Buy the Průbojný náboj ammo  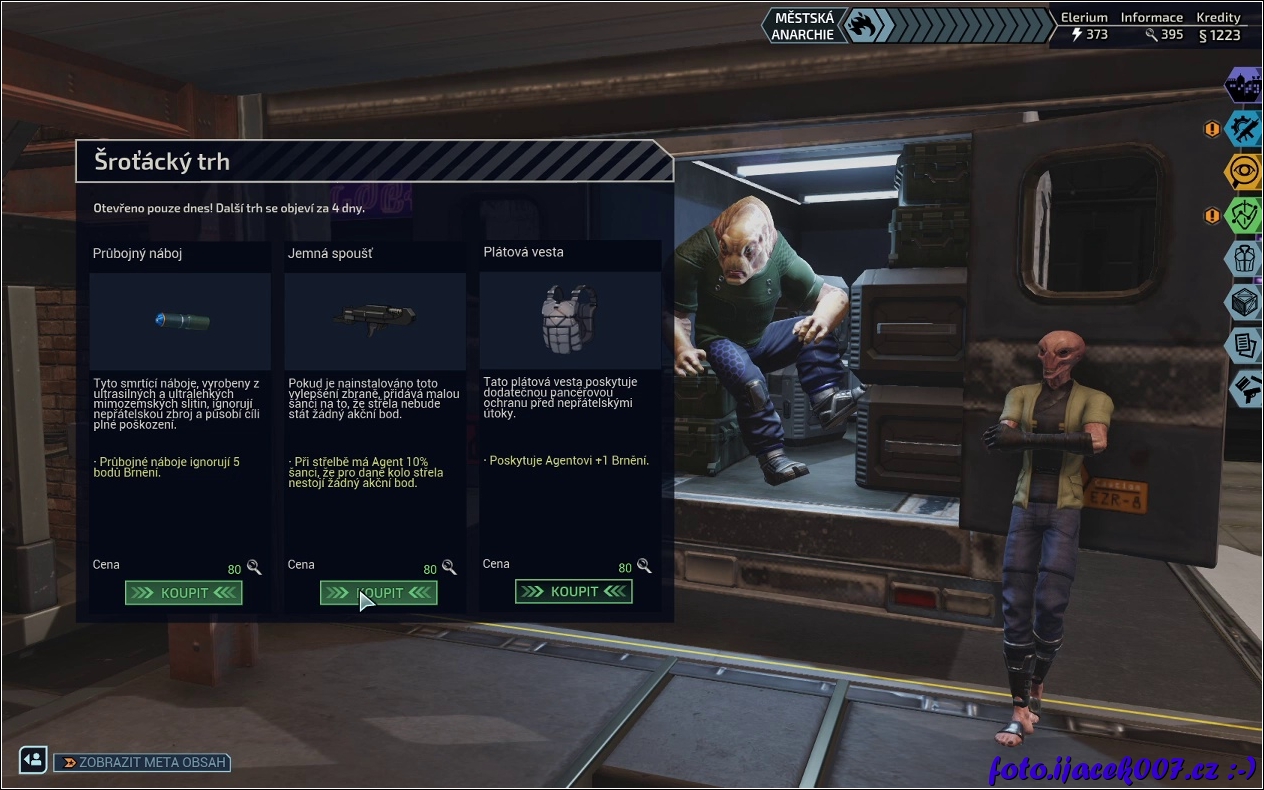tap(184, 593)
